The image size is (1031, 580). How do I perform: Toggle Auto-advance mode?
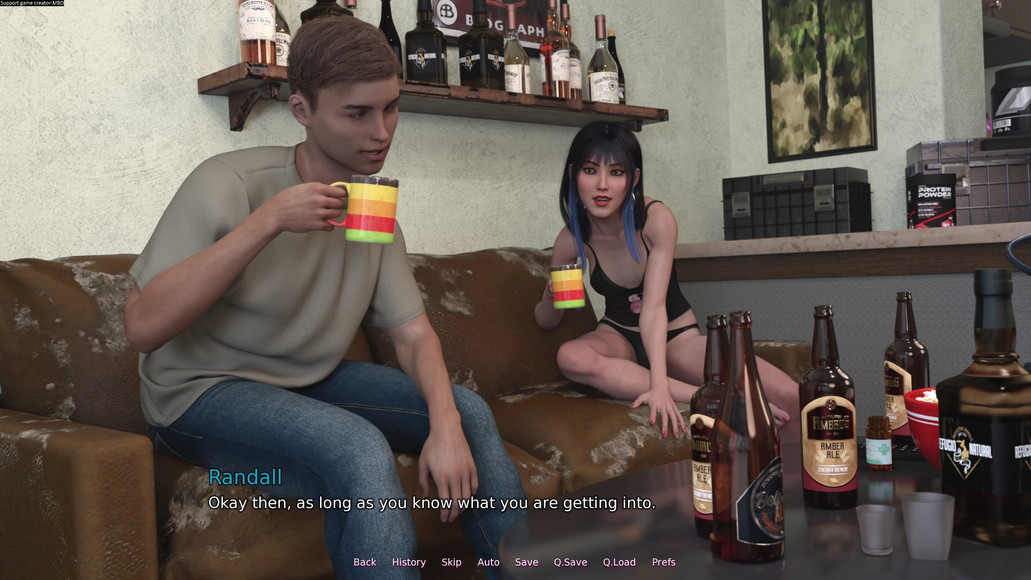488,562
